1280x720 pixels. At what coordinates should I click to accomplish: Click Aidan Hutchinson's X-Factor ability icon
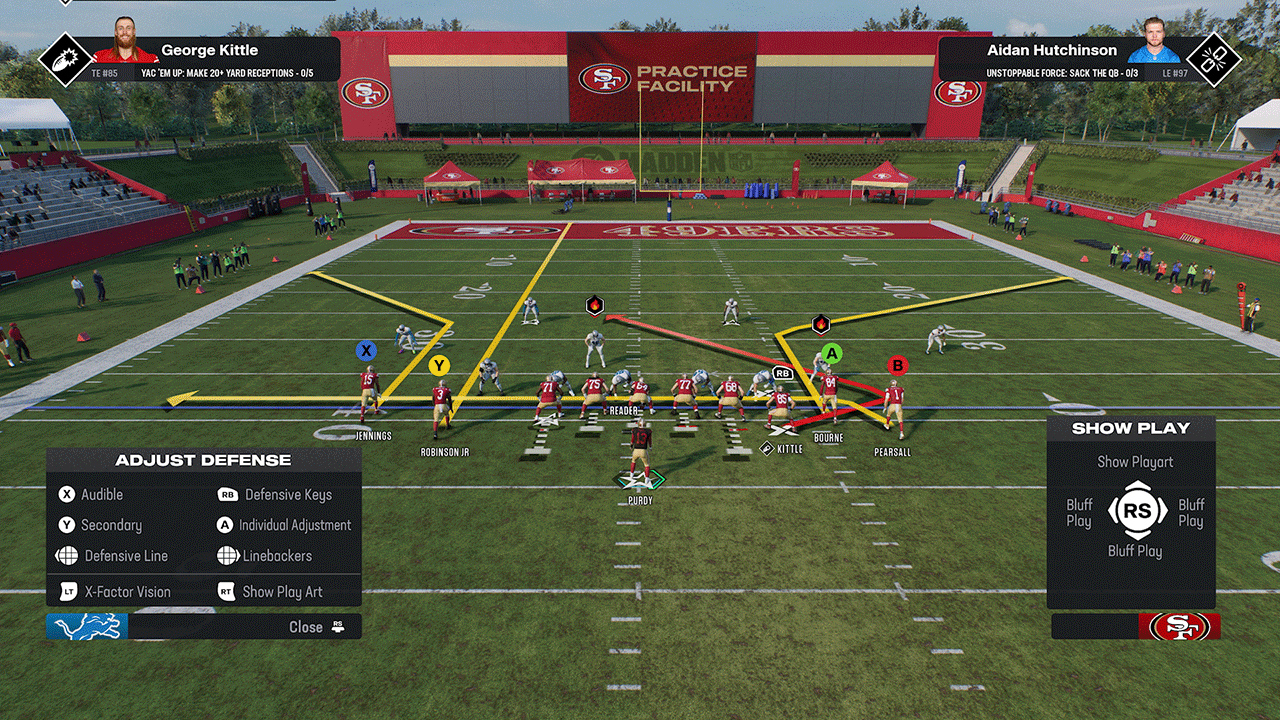1213,59
